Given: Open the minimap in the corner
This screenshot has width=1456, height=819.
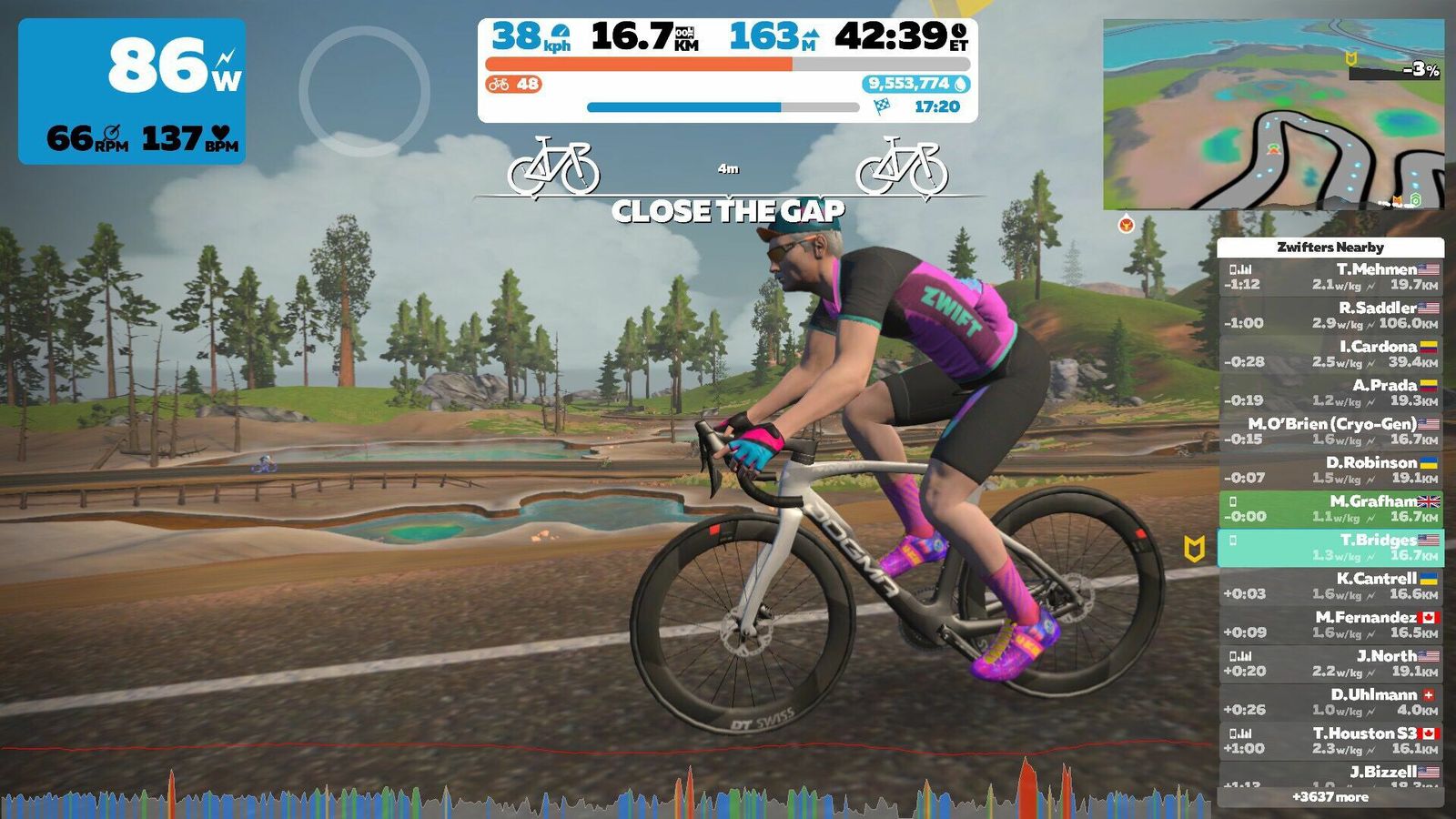Looking at the screenshot, I should click(x=1272, y=114).
